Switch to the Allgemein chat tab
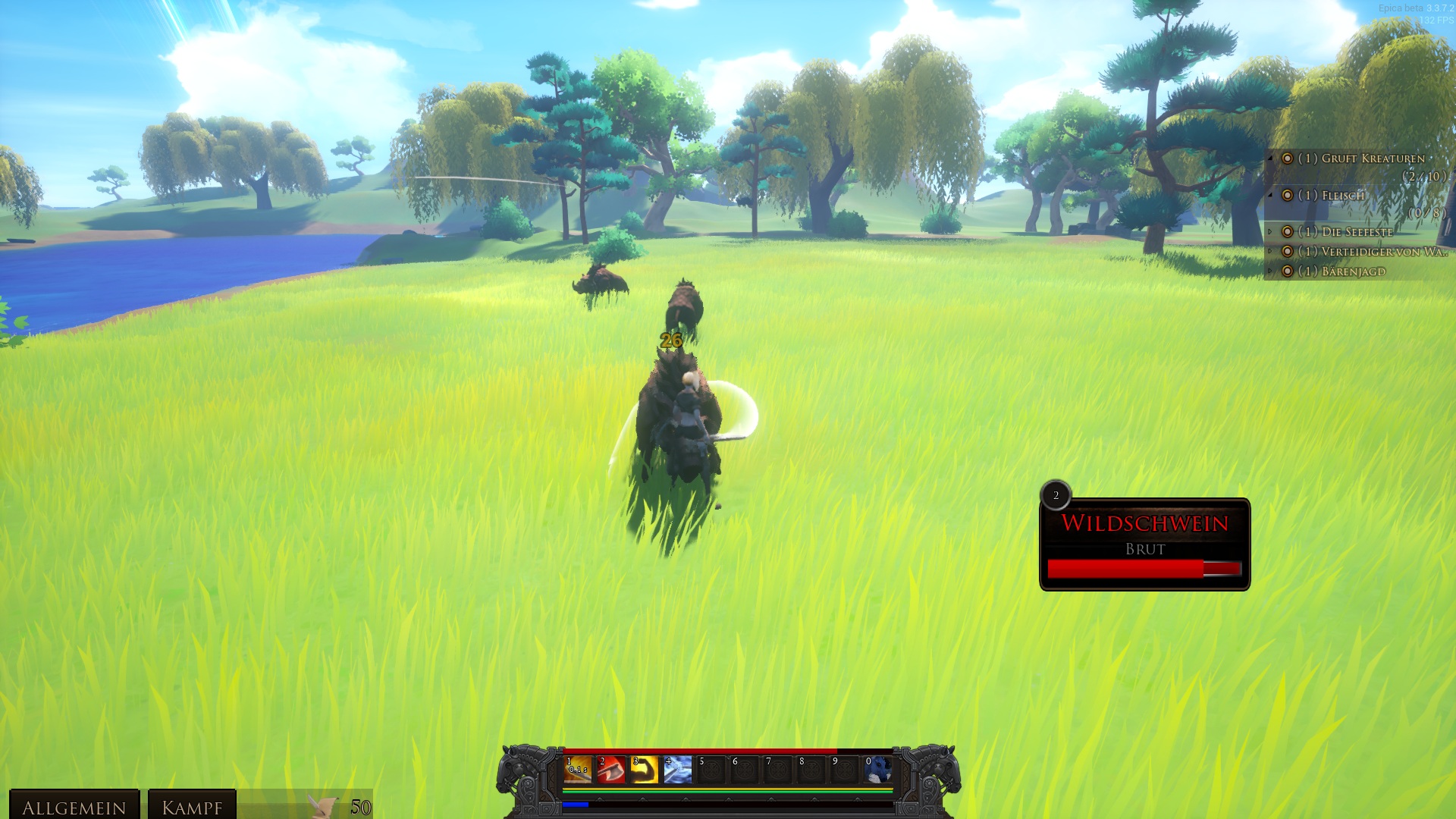This screenshot has width=1456, height=819. (74, 807)
